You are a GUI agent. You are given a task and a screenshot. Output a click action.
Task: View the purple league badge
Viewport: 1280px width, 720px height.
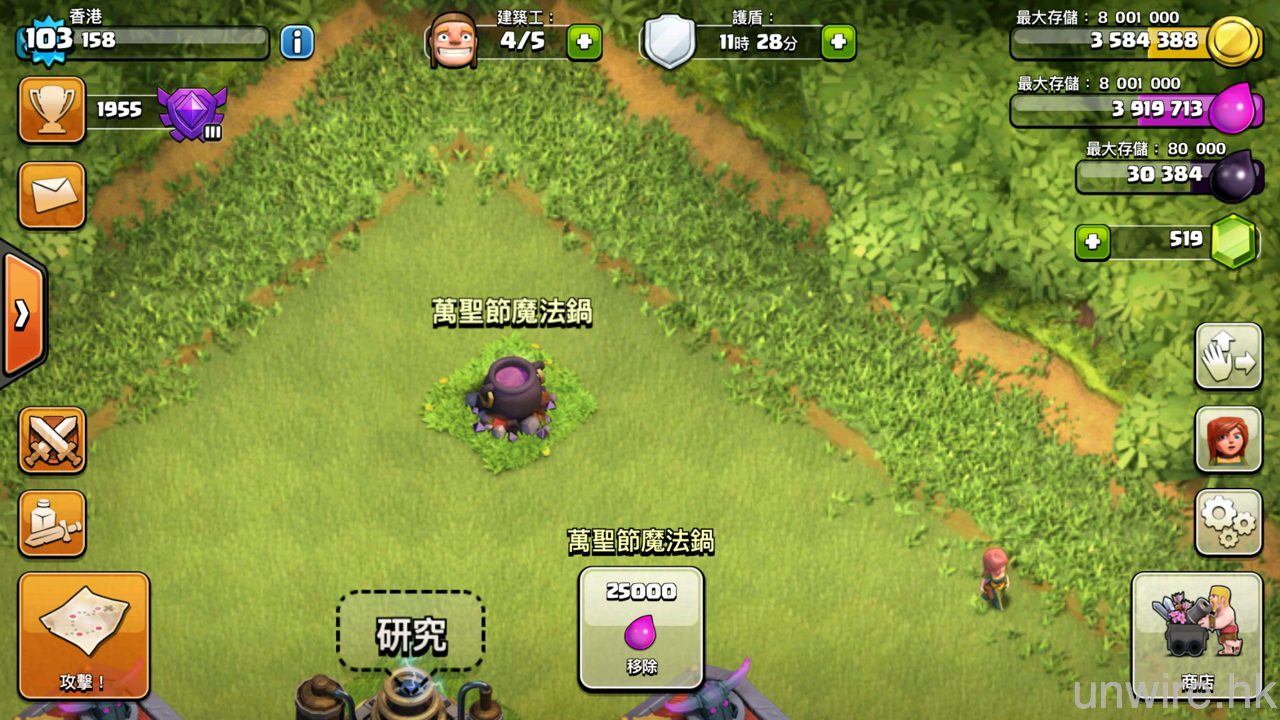pos(192,112)
